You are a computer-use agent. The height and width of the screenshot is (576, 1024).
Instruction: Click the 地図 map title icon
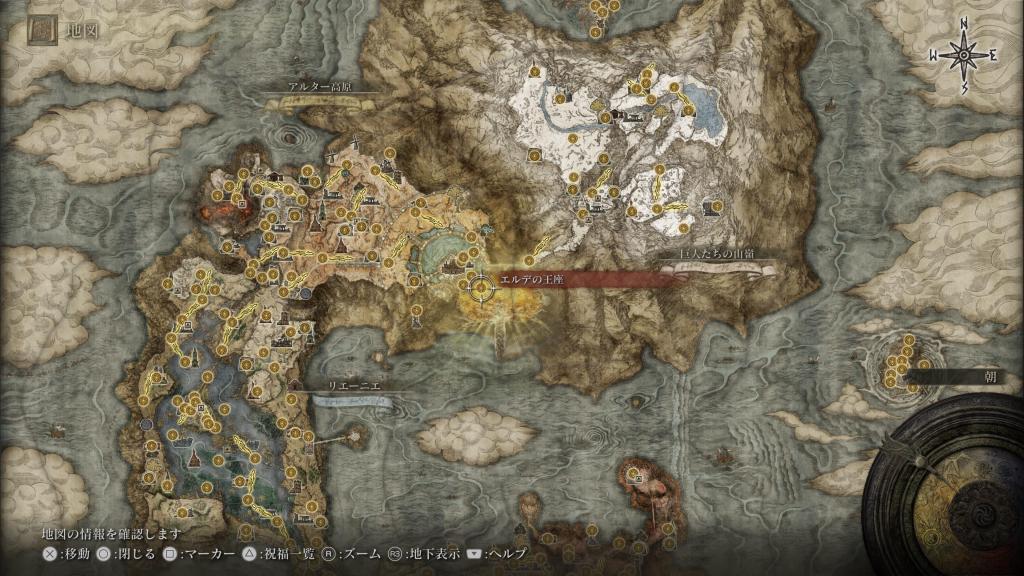[41, 31]
